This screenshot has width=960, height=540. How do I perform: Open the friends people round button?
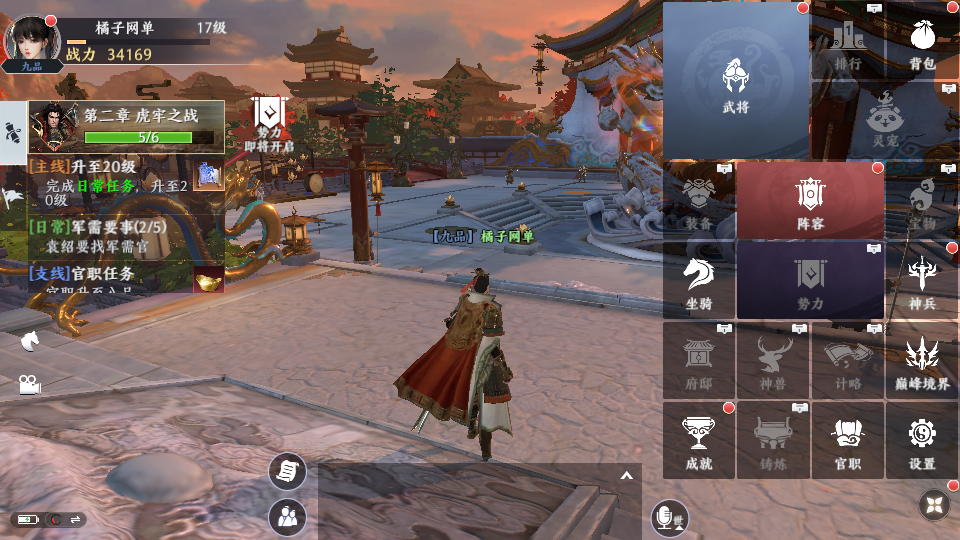click(x=287, y=516)
